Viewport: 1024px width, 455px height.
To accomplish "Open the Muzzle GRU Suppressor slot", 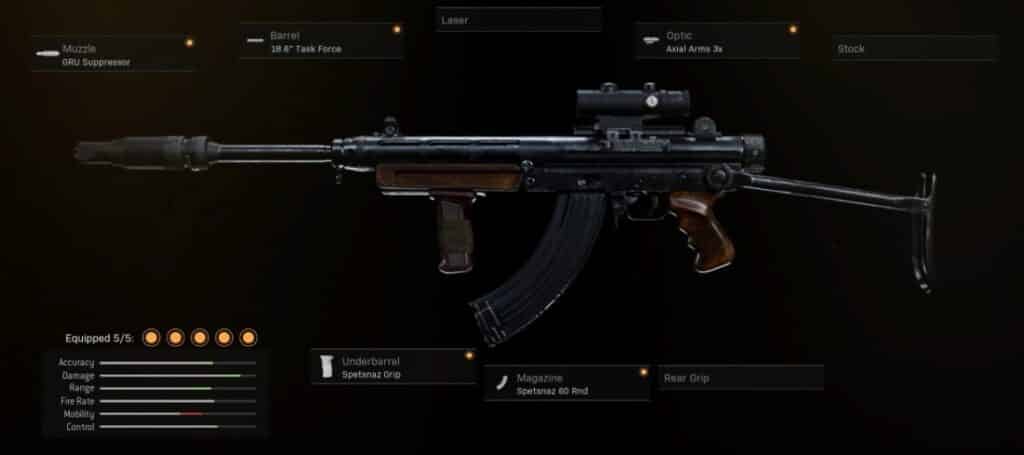I will pyautogui.click(x=112, y=54).
